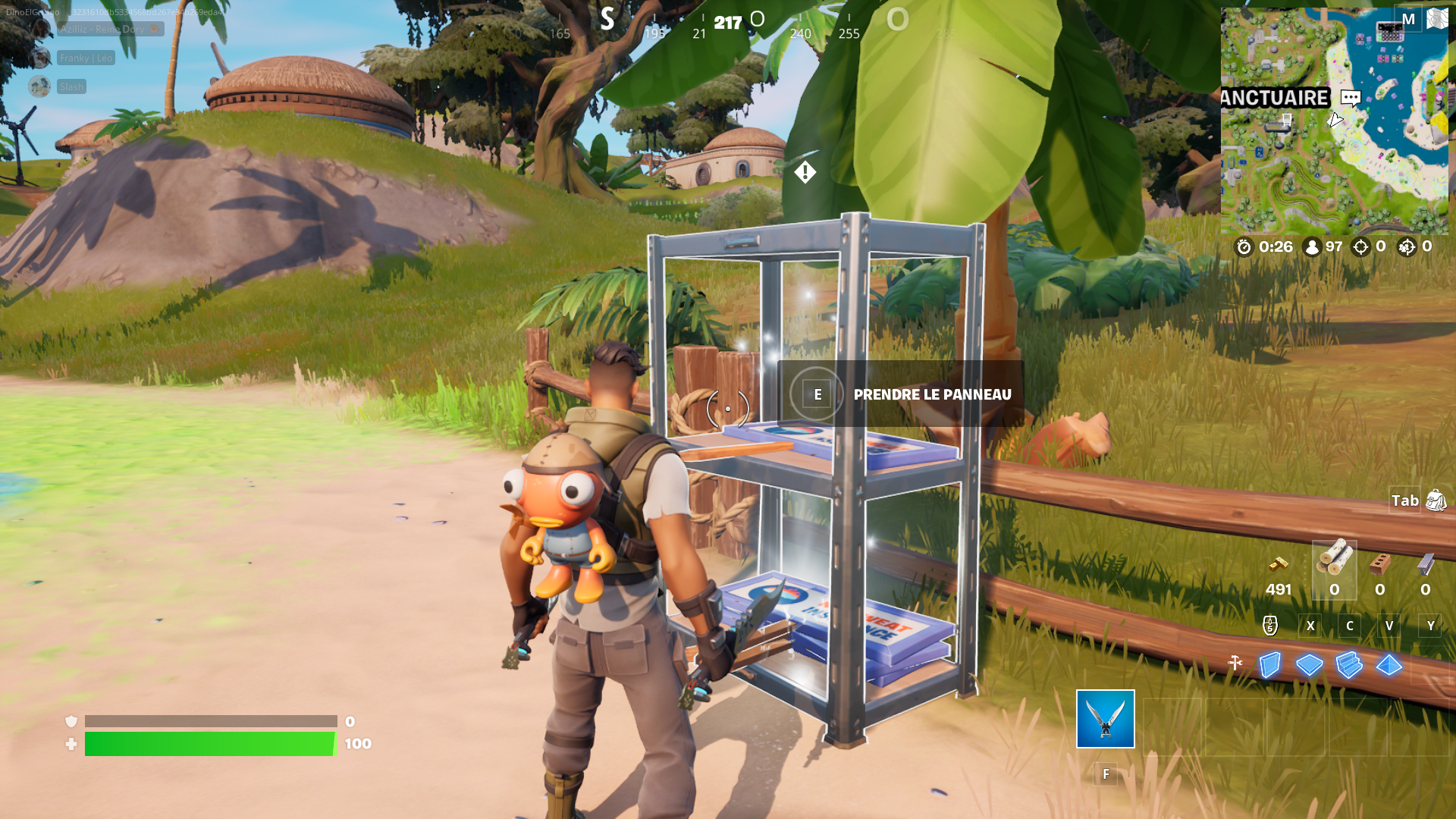
Task: Click the E key interaction badge
Action: pos(816,394)
